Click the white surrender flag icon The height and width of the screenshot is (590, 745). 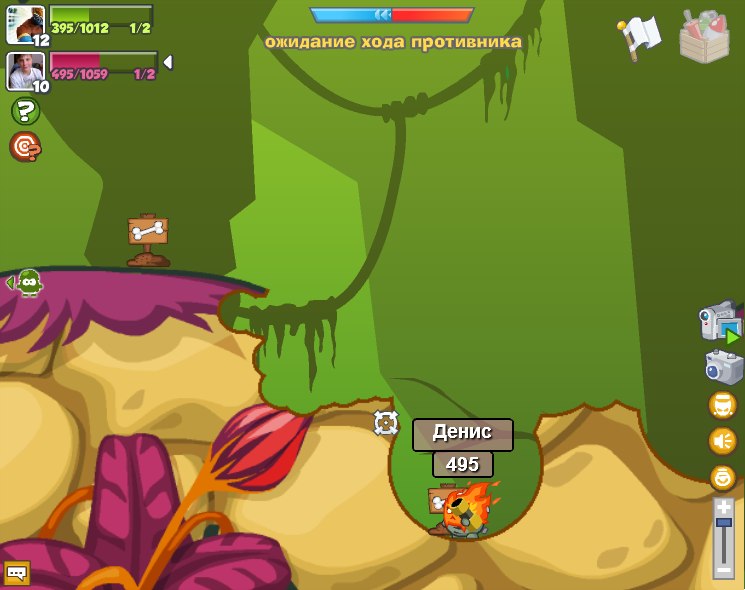(x=640, y=36)
